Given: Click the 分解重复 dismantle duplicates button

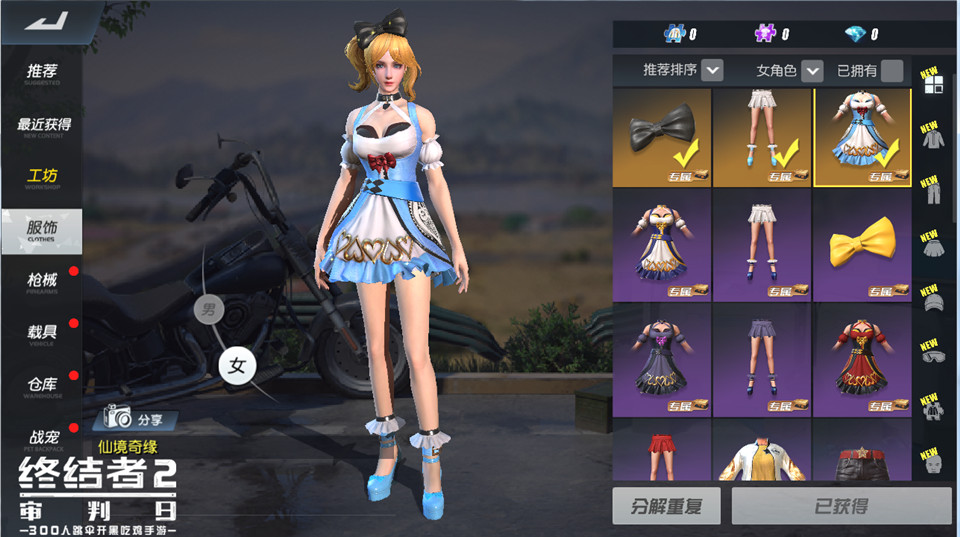Looking at the screenshot, I should 666,506.
